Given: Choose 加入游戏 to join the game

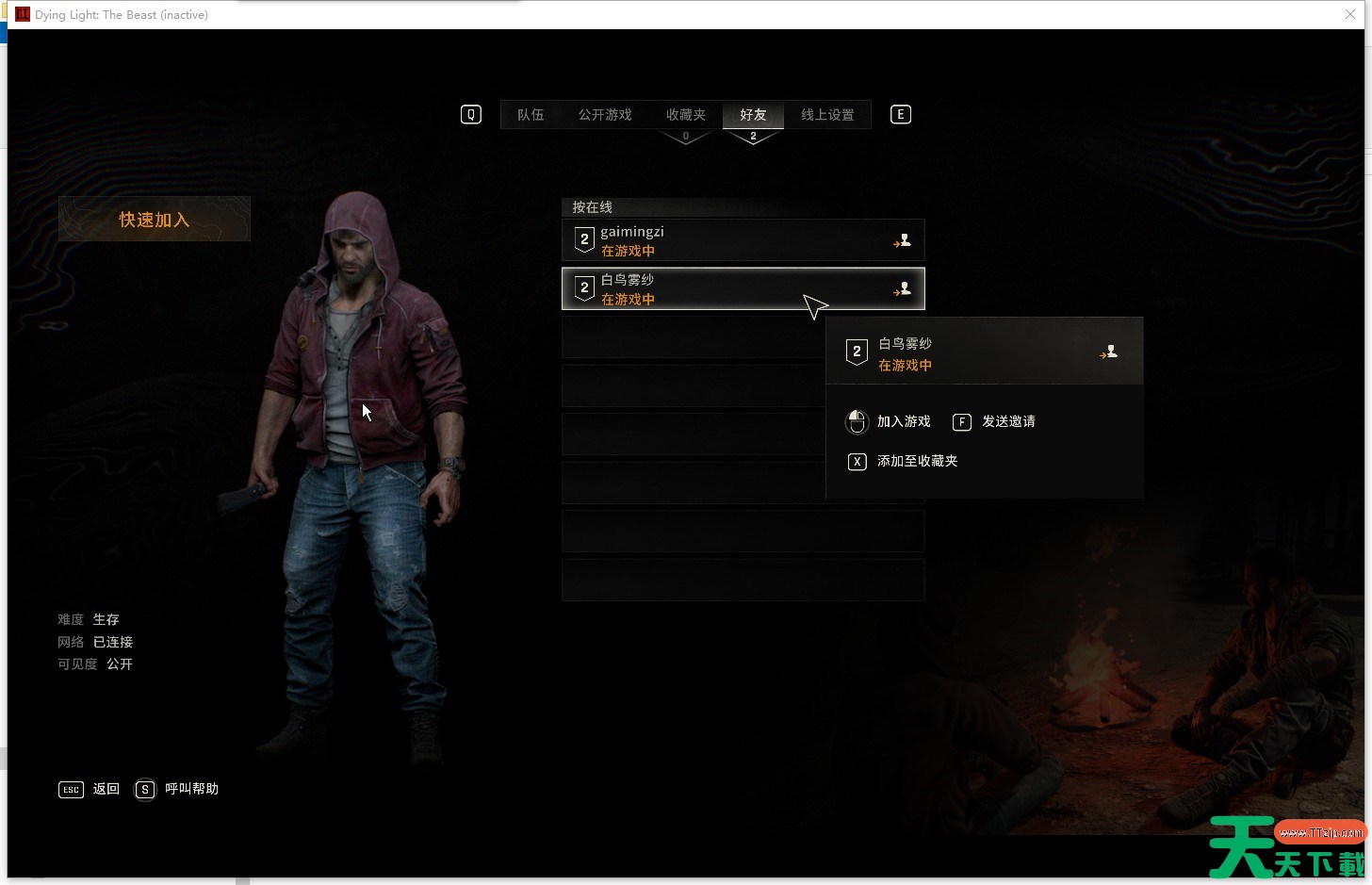Looking at the screenshot, I should coord(903,421).
